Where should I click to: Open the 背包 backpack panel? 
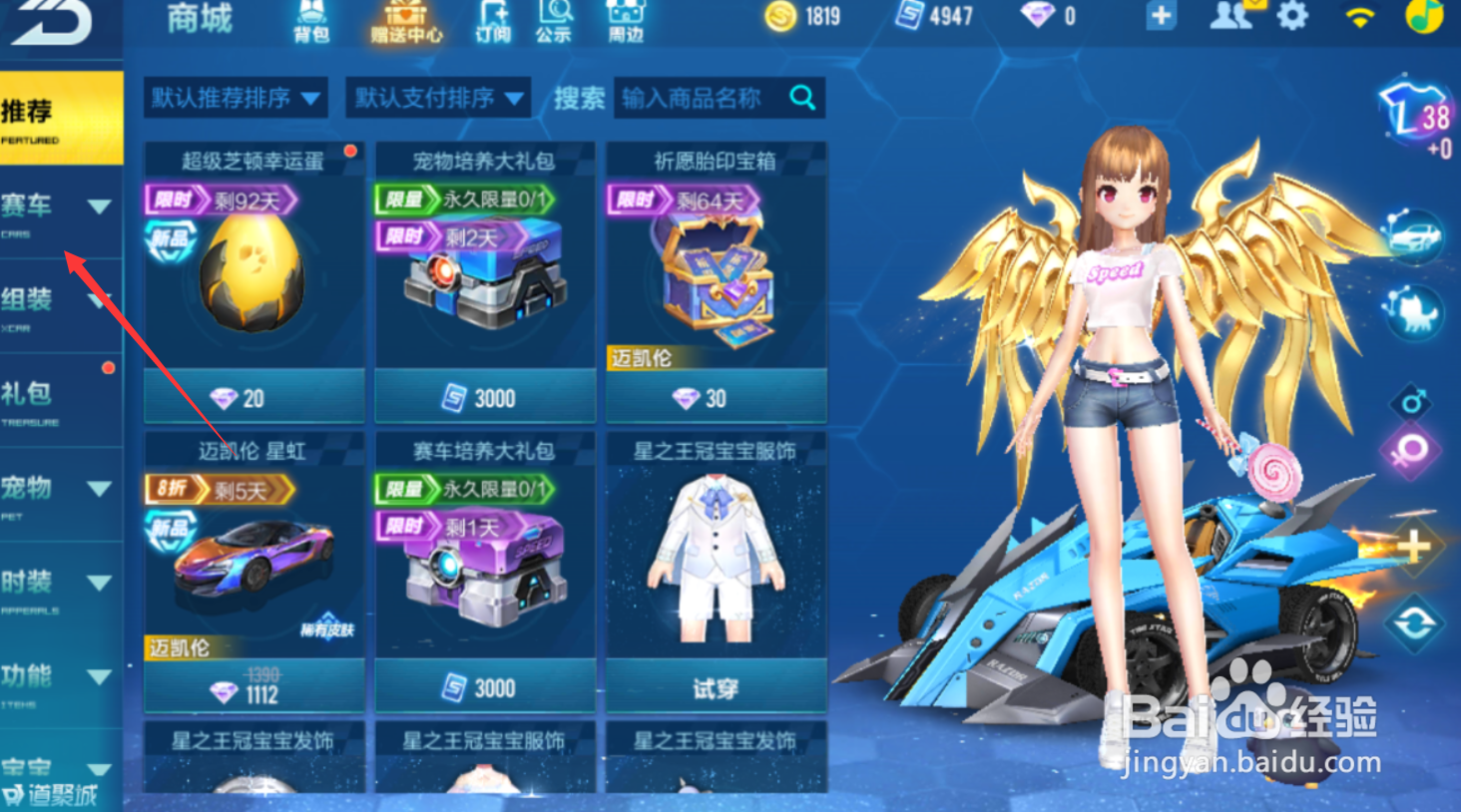312,22
